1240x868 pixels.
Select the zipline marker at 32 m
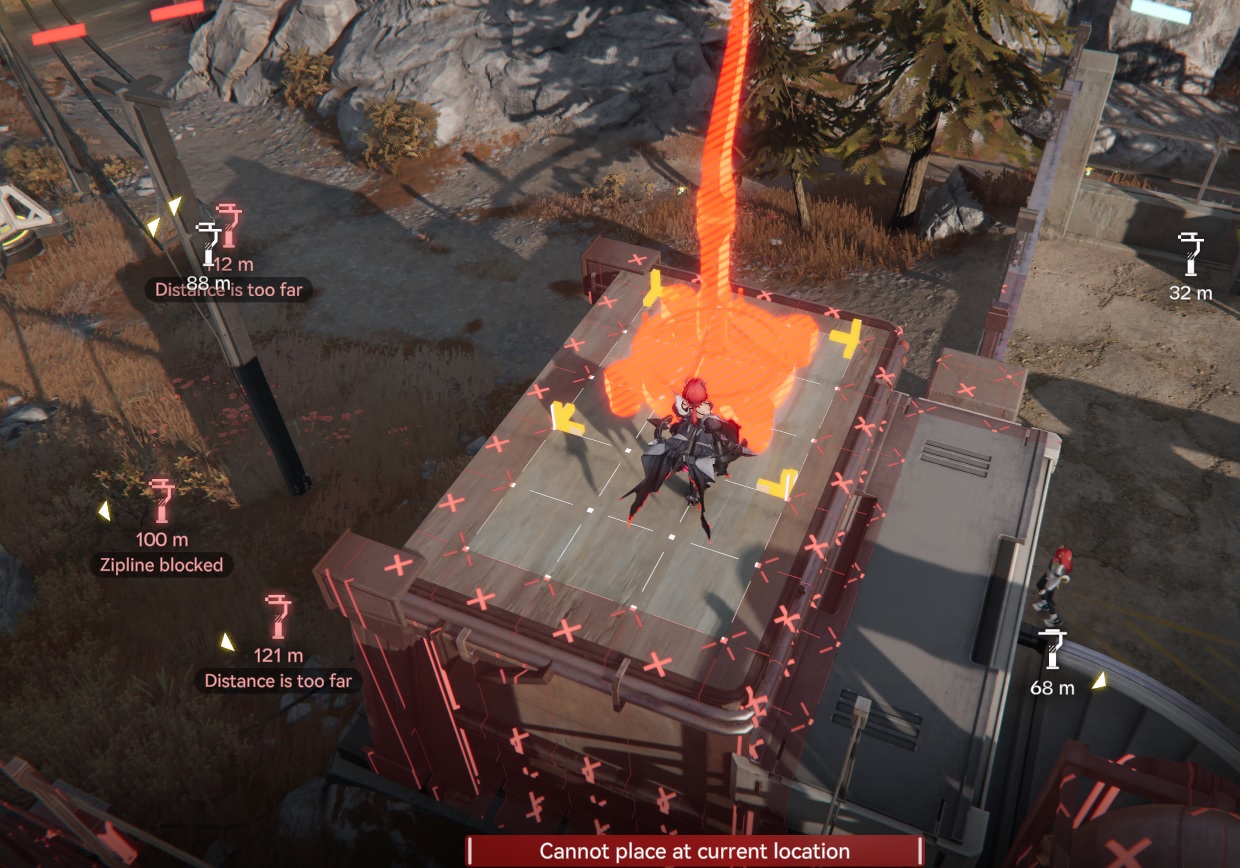click(x=1190, y=254)
